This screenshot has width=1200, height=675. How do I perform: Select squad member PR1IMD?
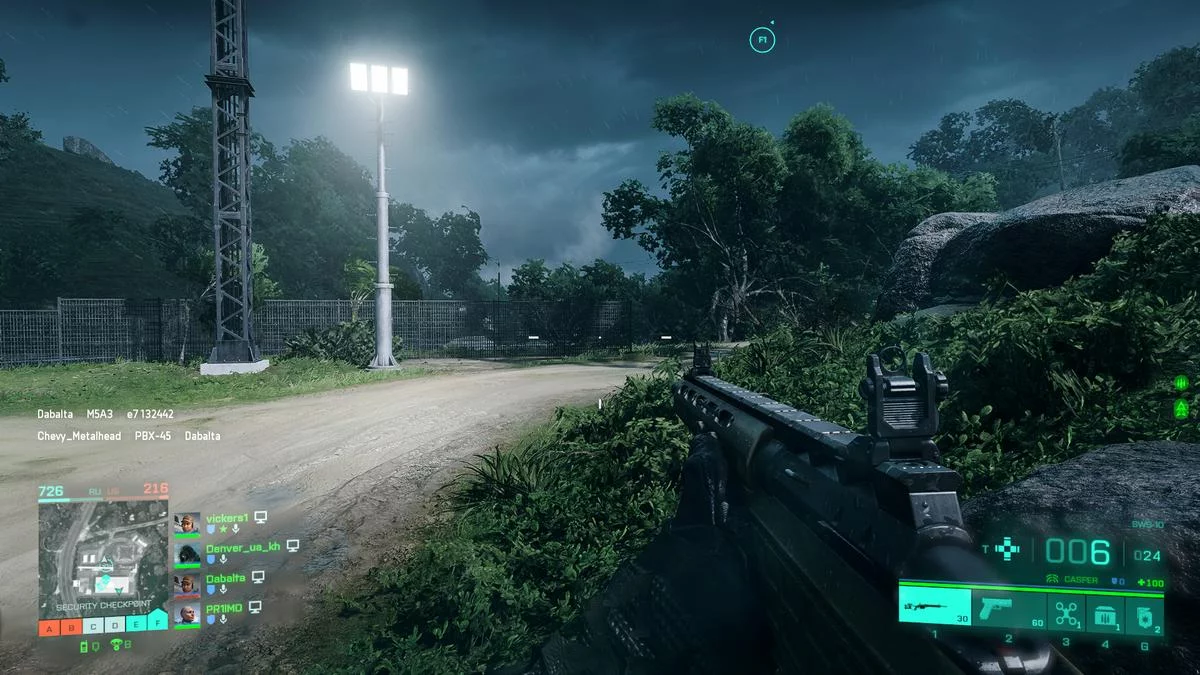point(224,607)
